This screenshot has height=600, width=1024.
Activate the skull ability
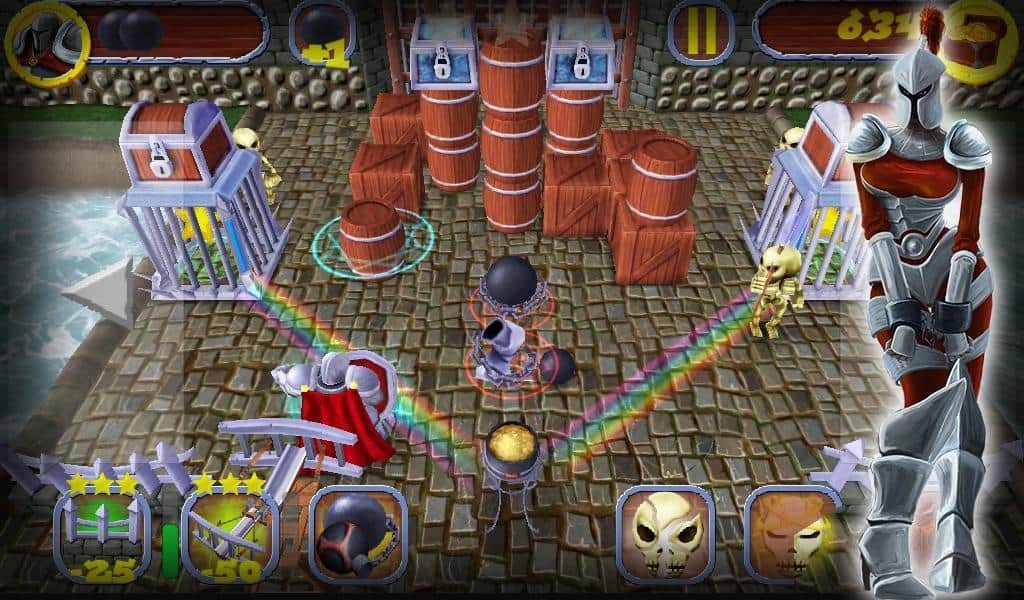point(665,535)
